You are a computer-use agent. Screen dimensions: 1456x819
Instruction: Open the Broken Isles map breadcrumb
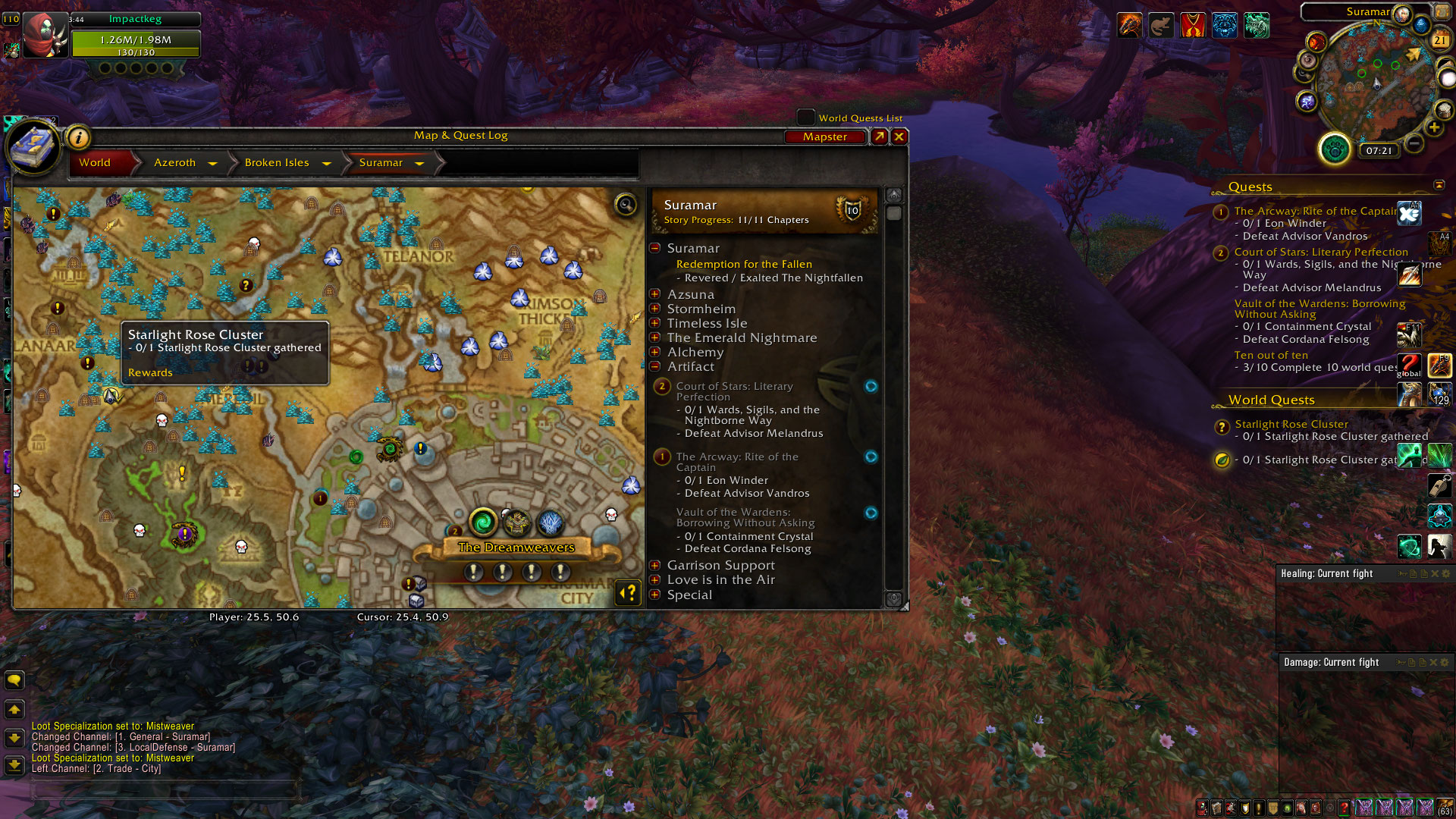277,162
